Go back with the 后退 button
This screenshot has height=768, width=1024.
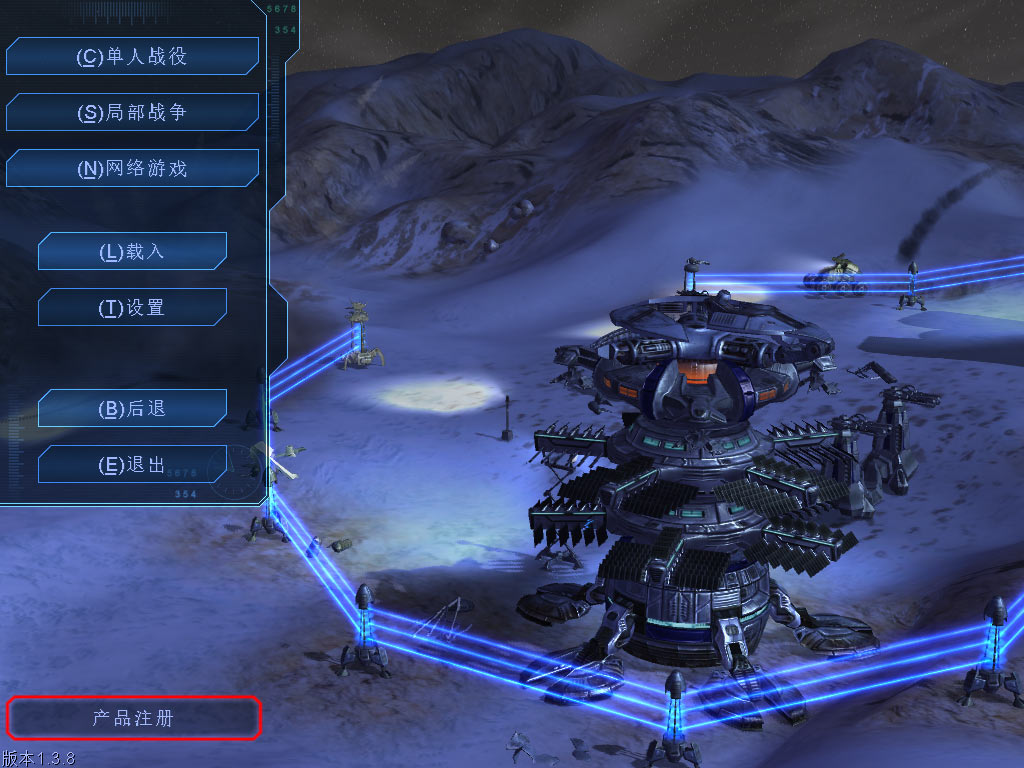pos(132,408)
